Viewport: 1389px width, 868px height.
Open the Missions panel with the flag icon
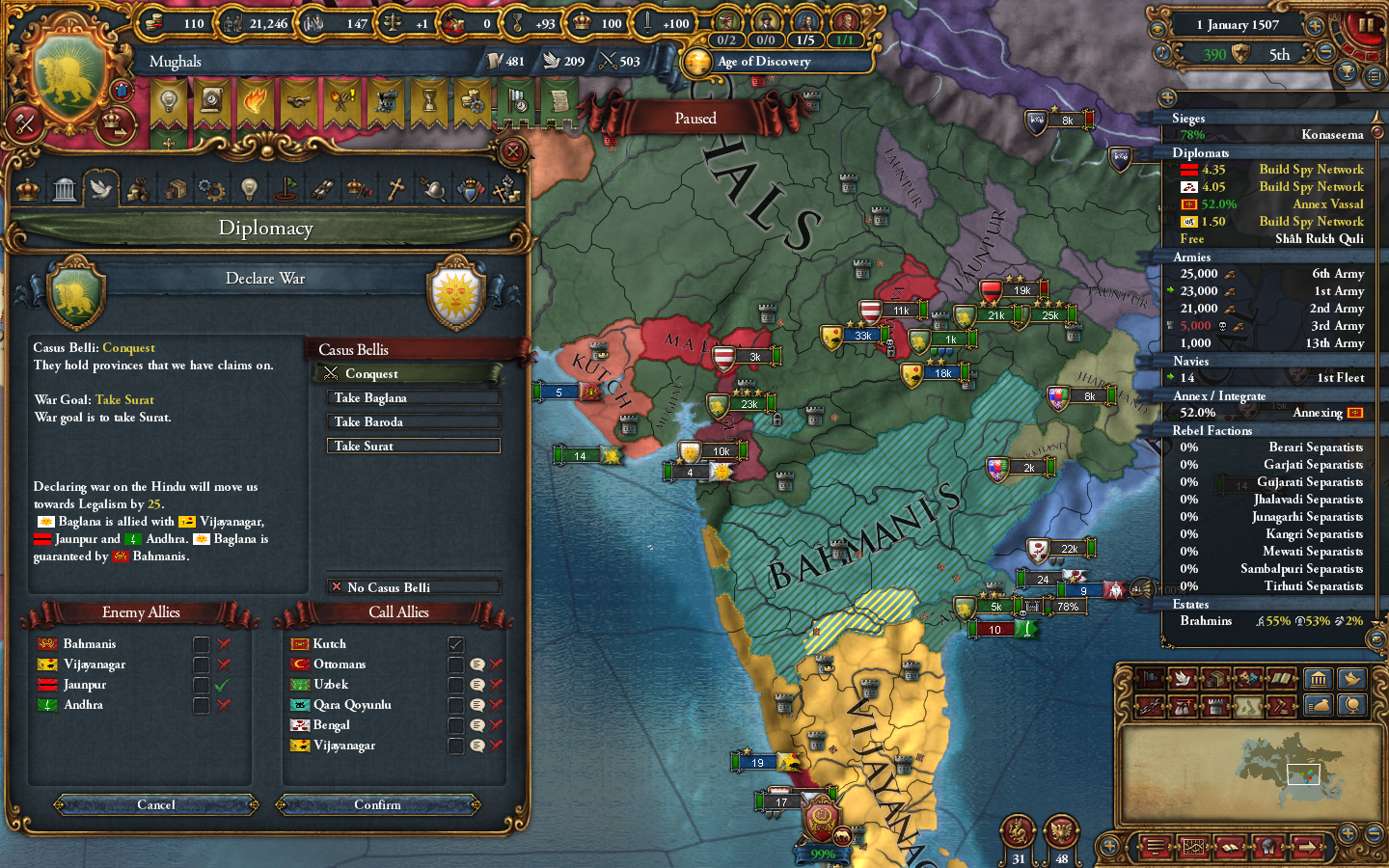coord(286,188)
